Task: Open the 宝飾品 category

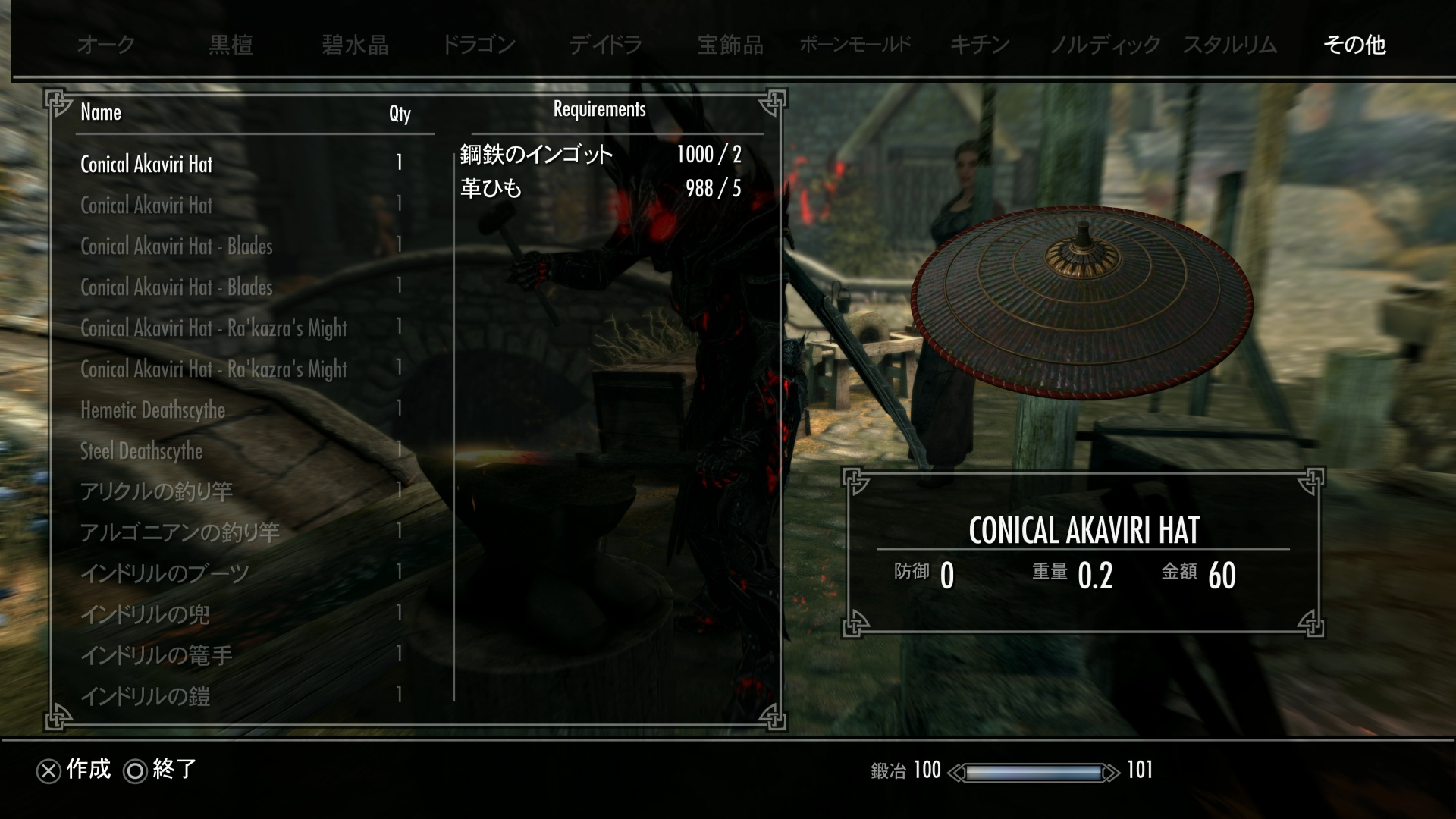Action: tap(730, 45)
